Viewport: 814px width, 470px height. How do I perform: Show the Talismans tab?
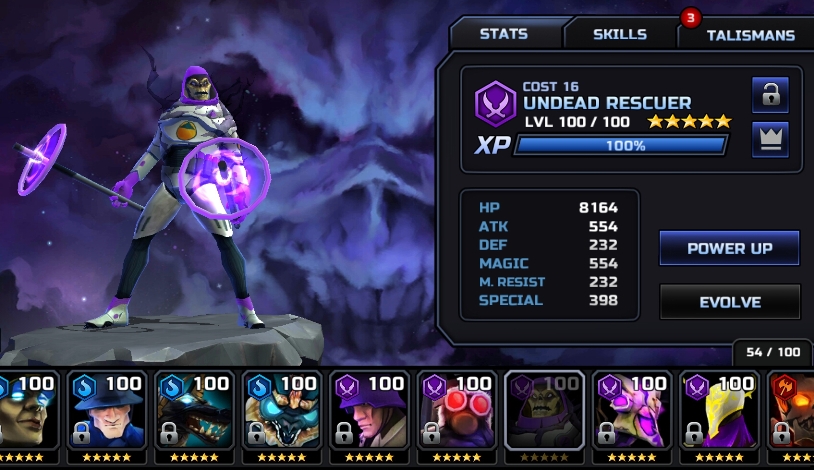(x=750, y=35)
